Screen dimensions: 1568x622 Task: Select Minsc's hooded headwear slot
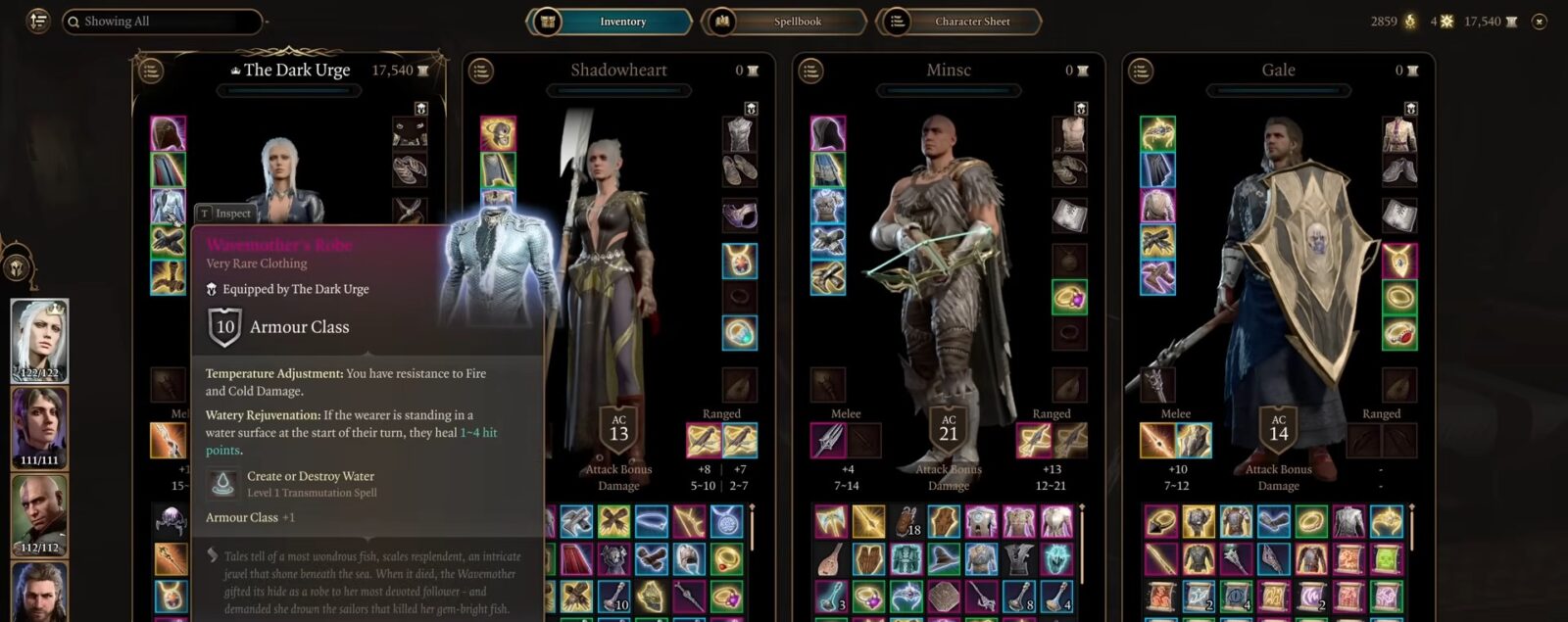tap(828, 134)
